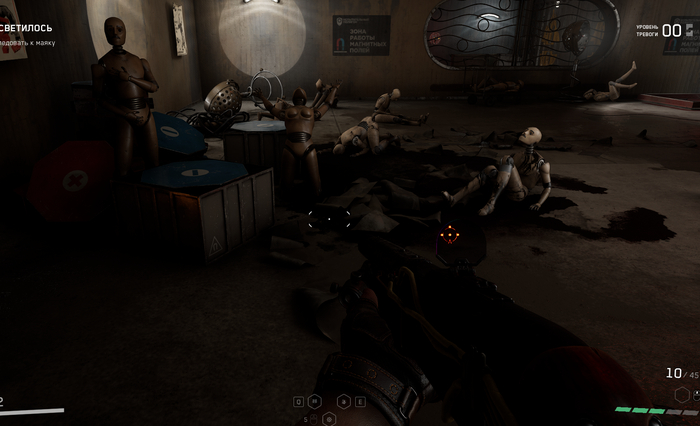Activate the hexagon ability beside the E key

pyautogui.click(x=344, y=402)
